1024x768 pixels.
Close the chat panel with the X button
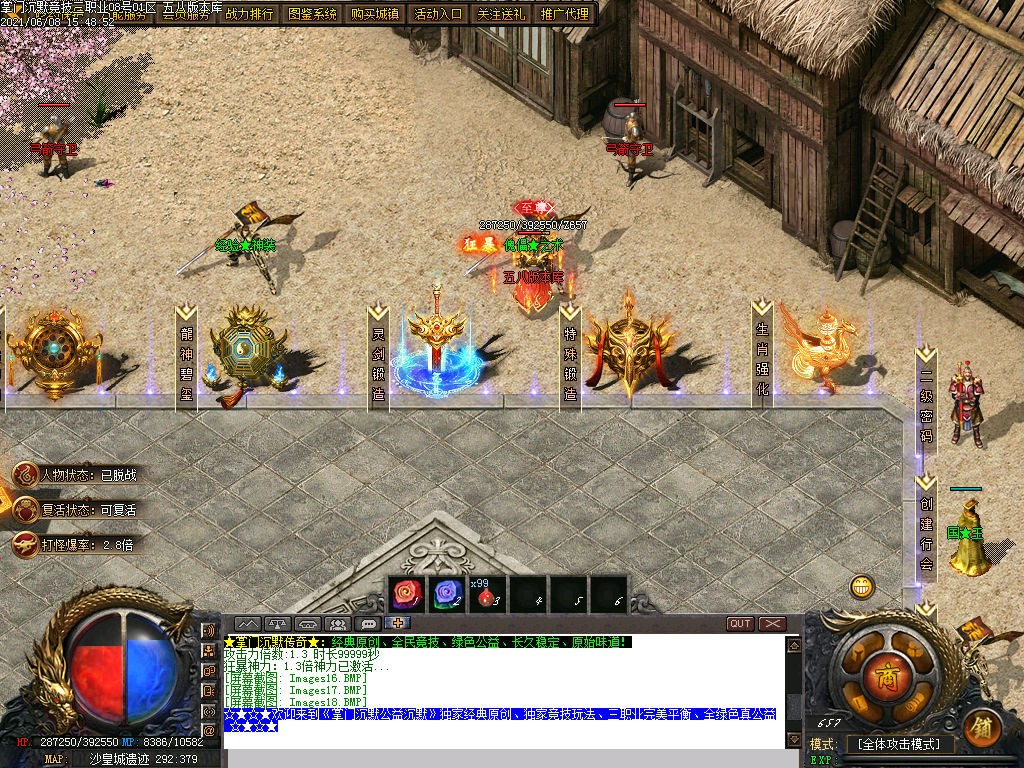773,624
